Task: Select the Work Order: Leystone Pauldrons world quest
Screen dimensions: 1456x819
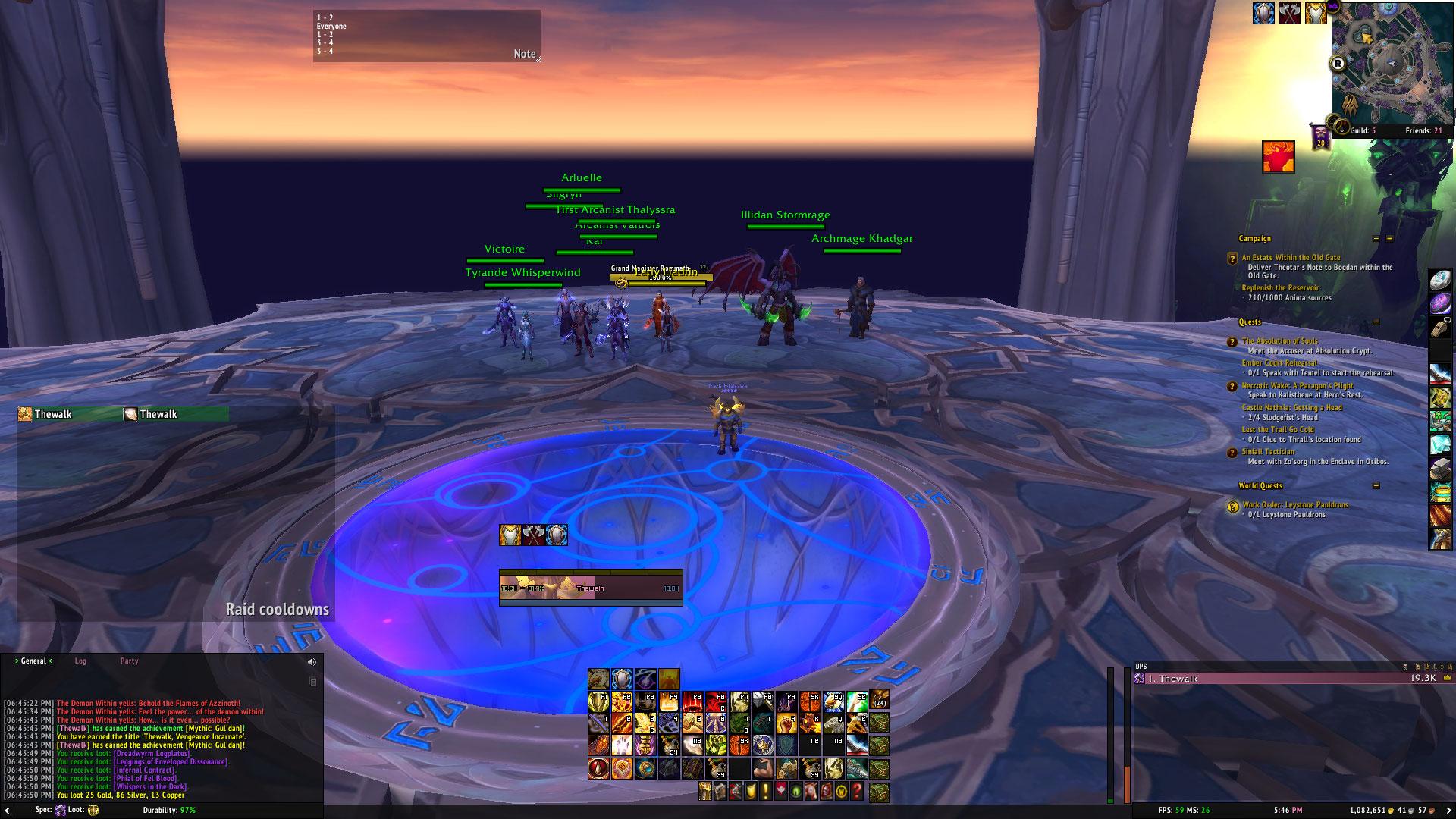Action: pyautogui.click(x=1295, y=505)
